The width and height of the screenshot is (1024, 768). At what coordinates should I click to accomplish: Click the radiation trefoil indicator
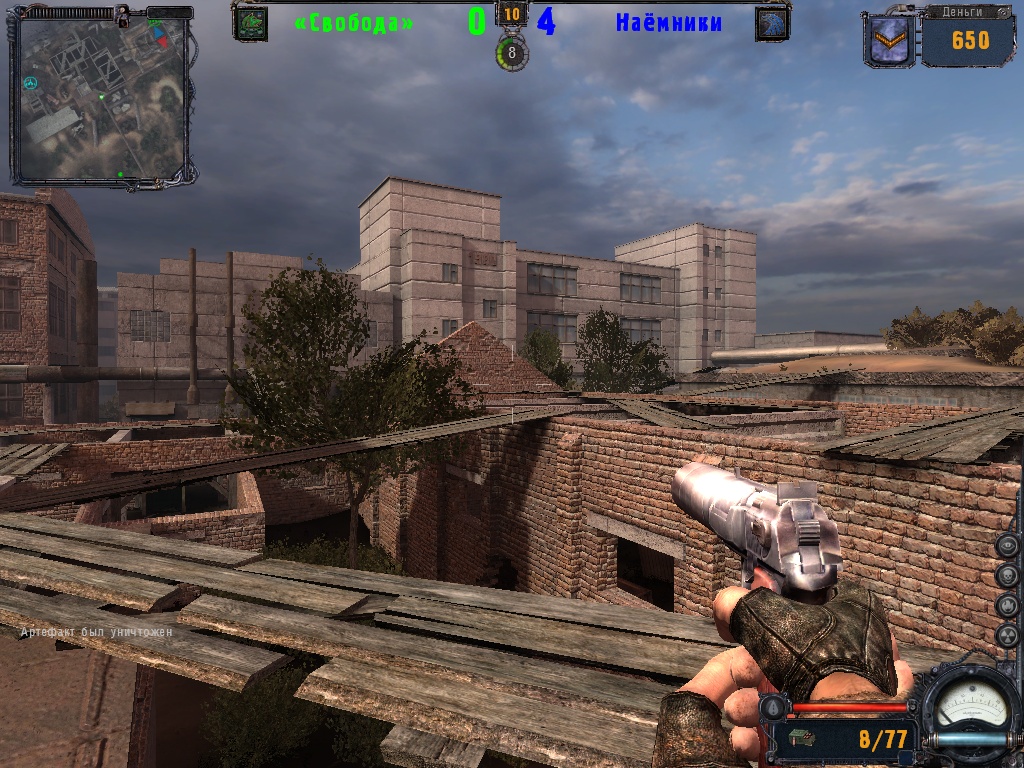[1007, 636]
